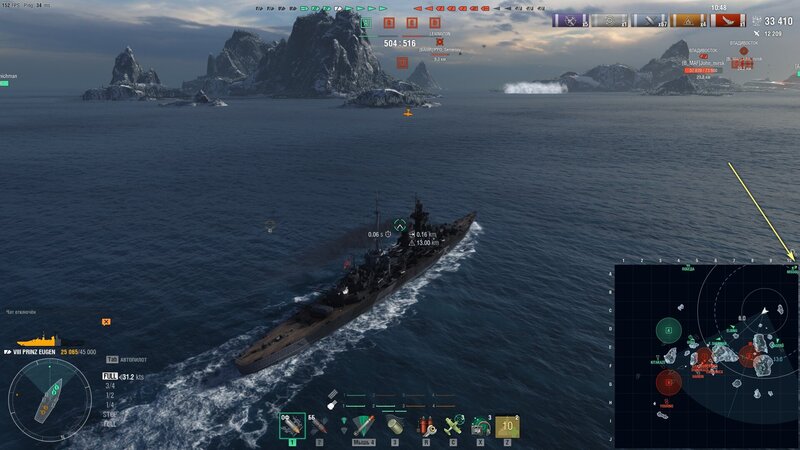
Task: Switch to AP shells
Action: coord(320,427)
